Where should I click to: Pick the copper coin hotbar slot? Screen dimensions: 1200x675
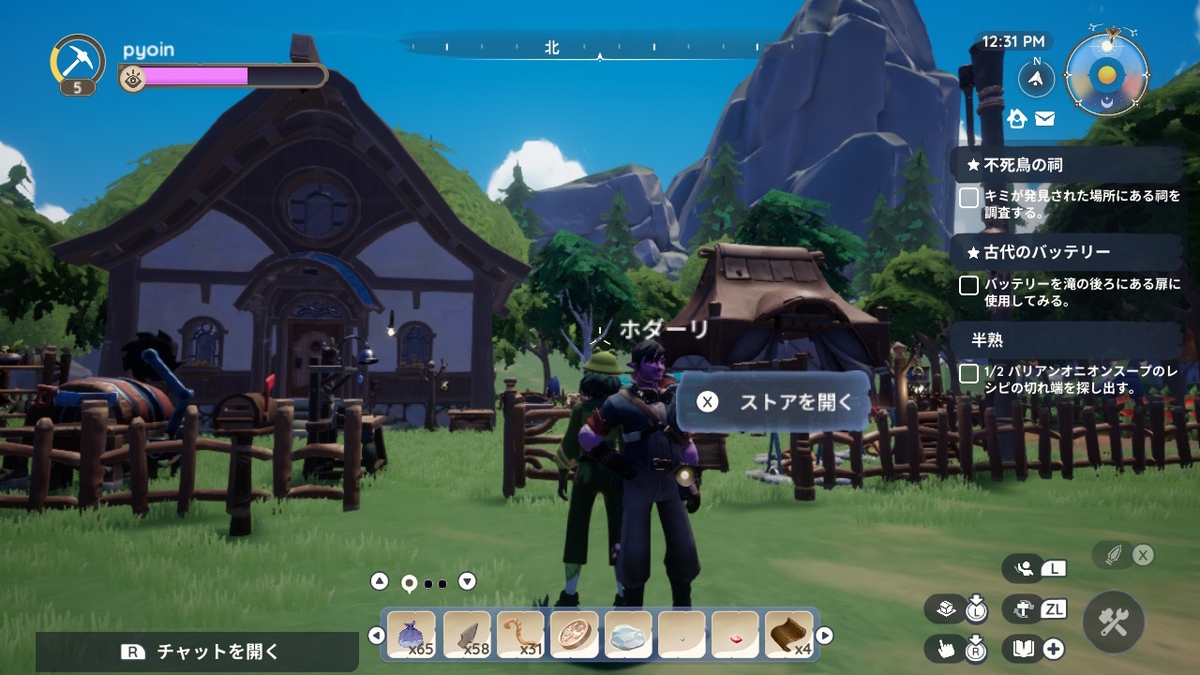coord(574,635)
